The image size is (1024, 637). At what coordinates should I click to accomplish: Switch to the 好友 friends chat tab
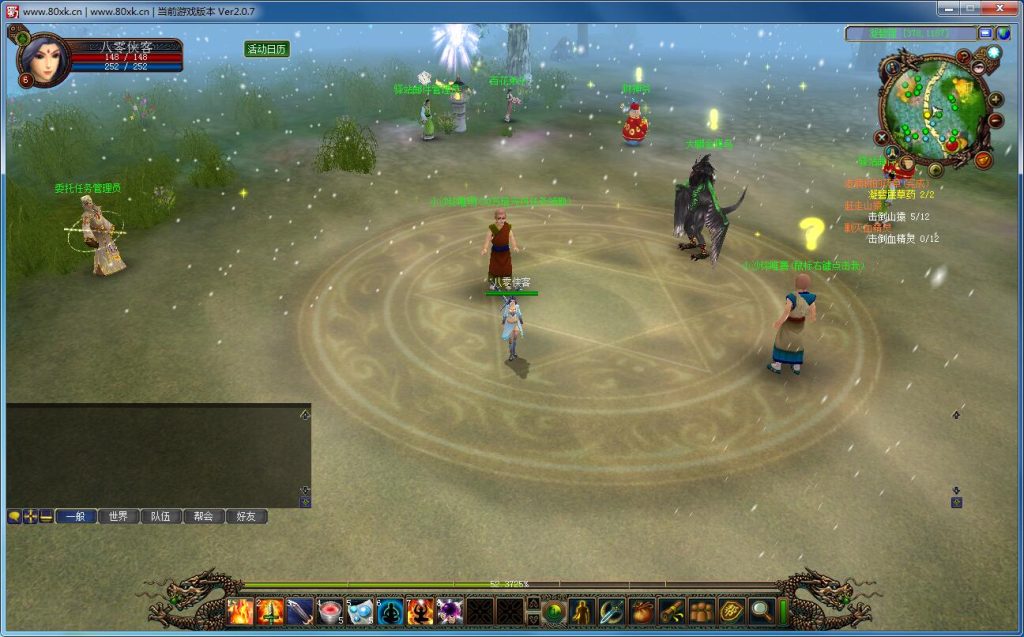pos(246,517)
